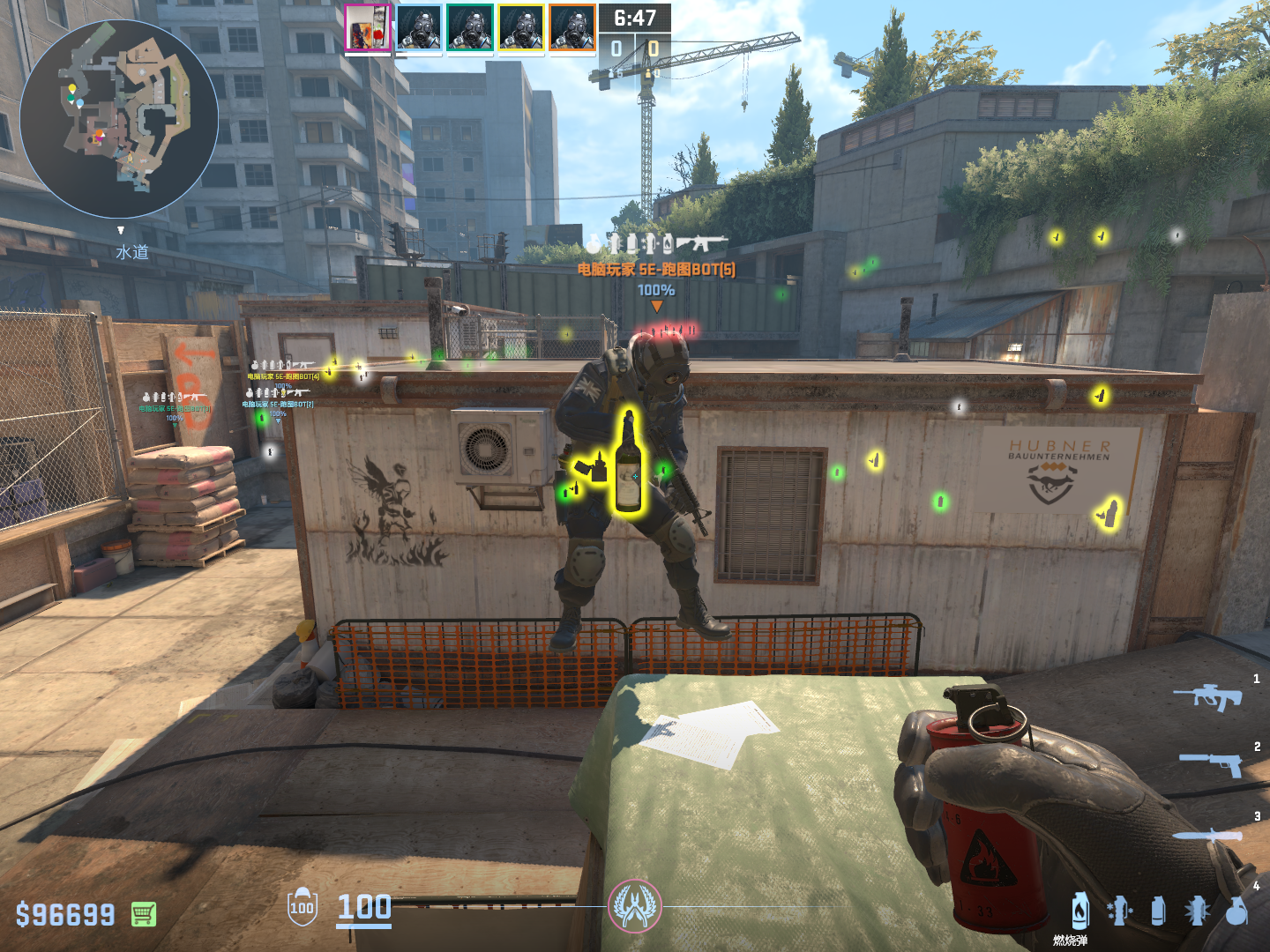Select the primary rifle in slot 1
1270x952 pixels.
(x=1207, y=697)
